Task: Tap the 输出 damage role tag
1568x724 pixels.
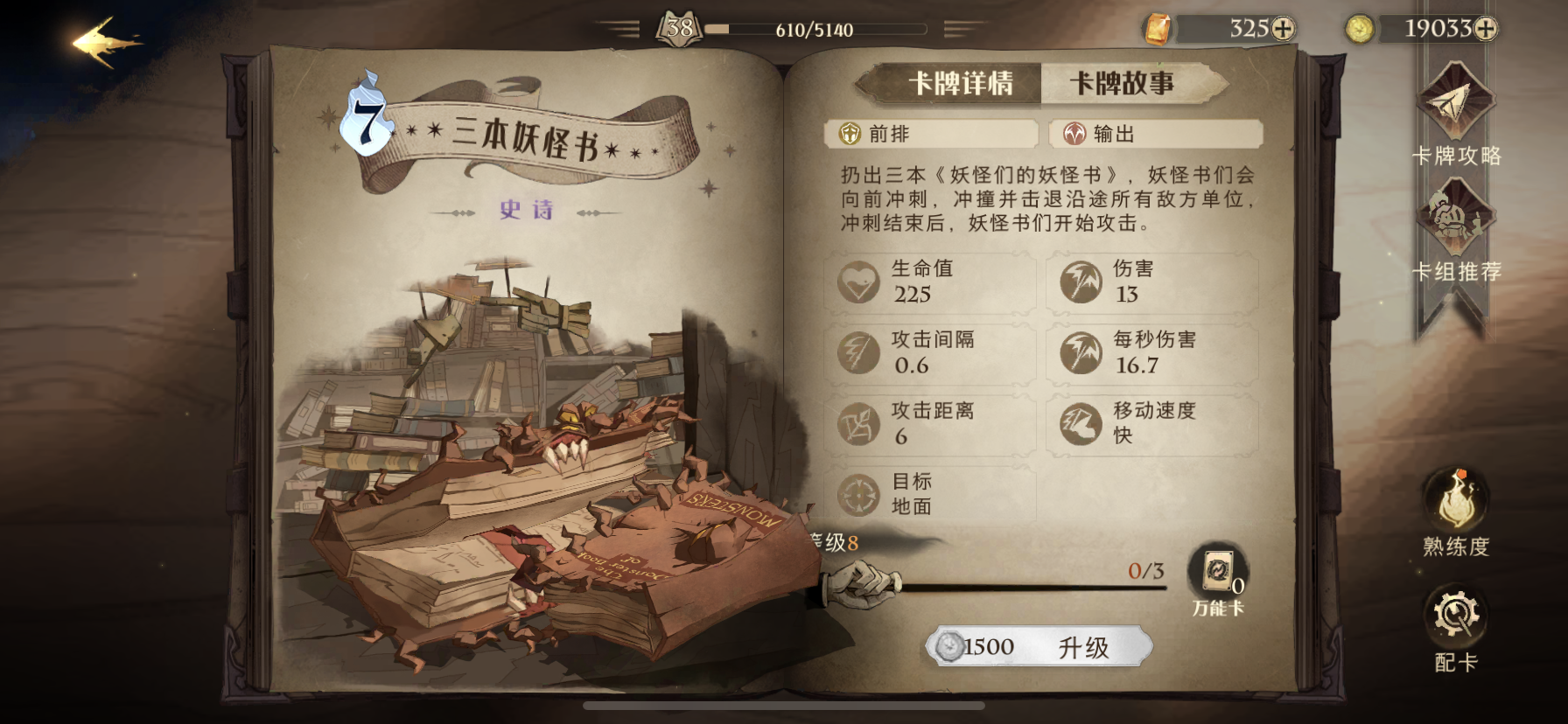Action: coord(1155,134)
